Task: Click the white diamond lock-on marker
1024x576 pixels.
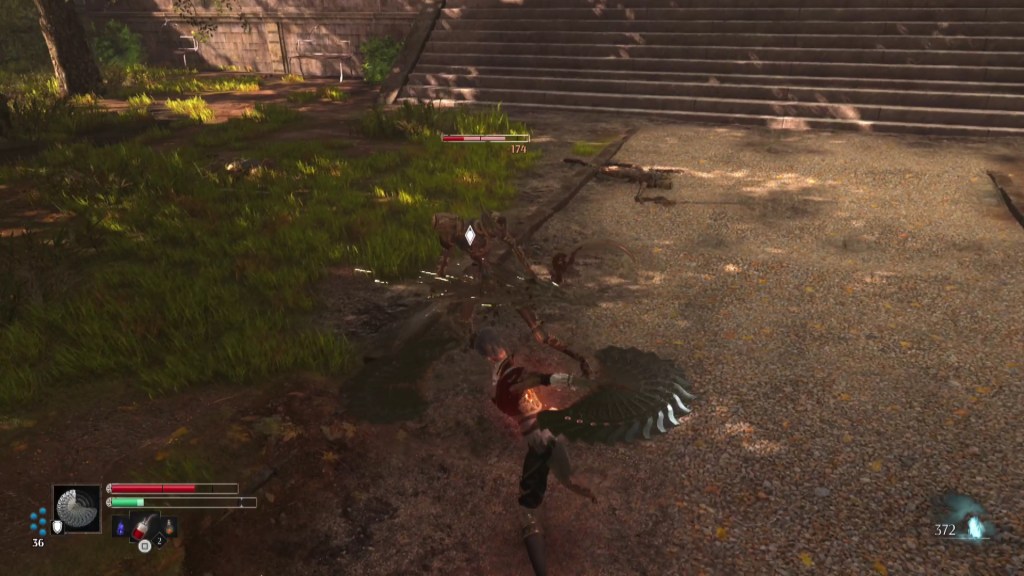Action: (x=470, y=235)
